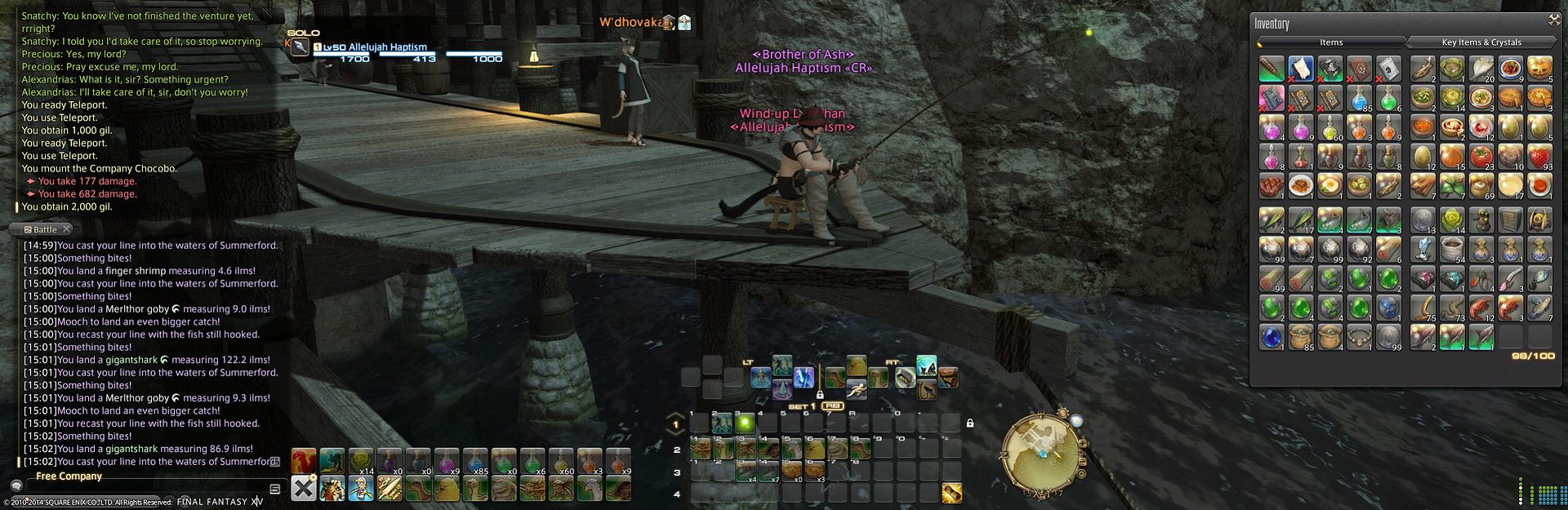Select the blue potion stack of 85
Screen dimensions: 1568x510
pyautogui.click(x=1360, y=99)
